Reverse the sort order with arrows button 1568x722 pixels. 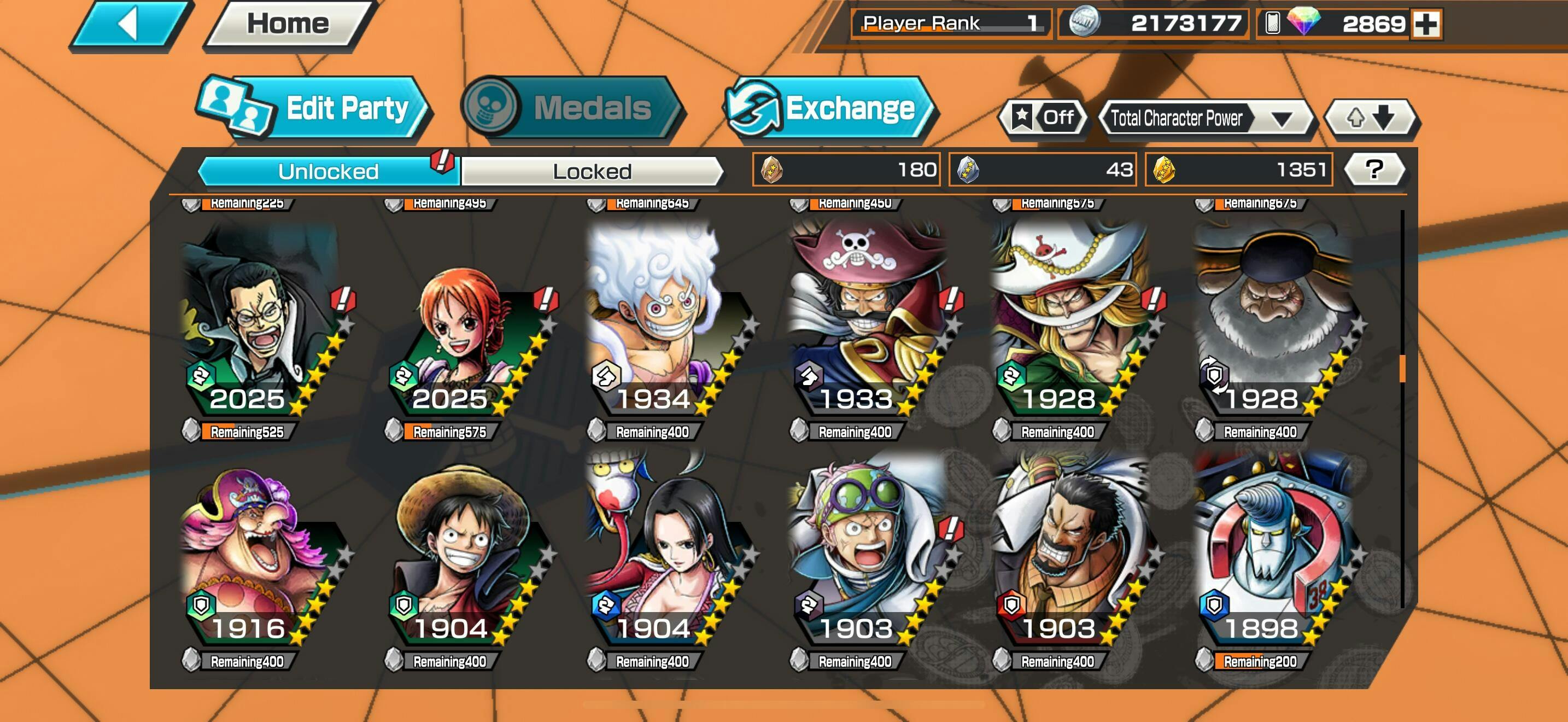tap(1370, 117)
